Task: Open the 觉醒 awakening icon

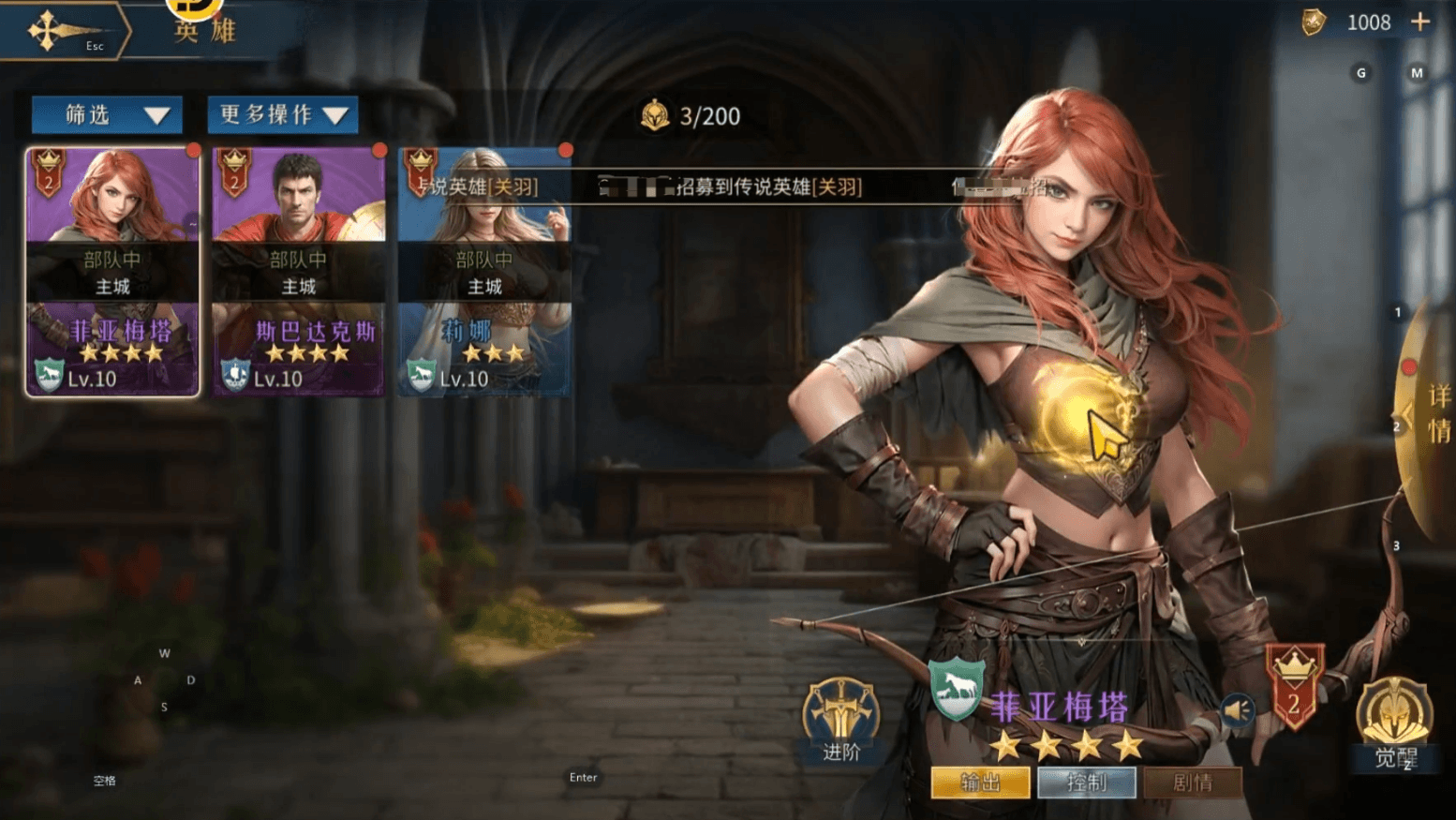Action: click(x=1394, y=722)
